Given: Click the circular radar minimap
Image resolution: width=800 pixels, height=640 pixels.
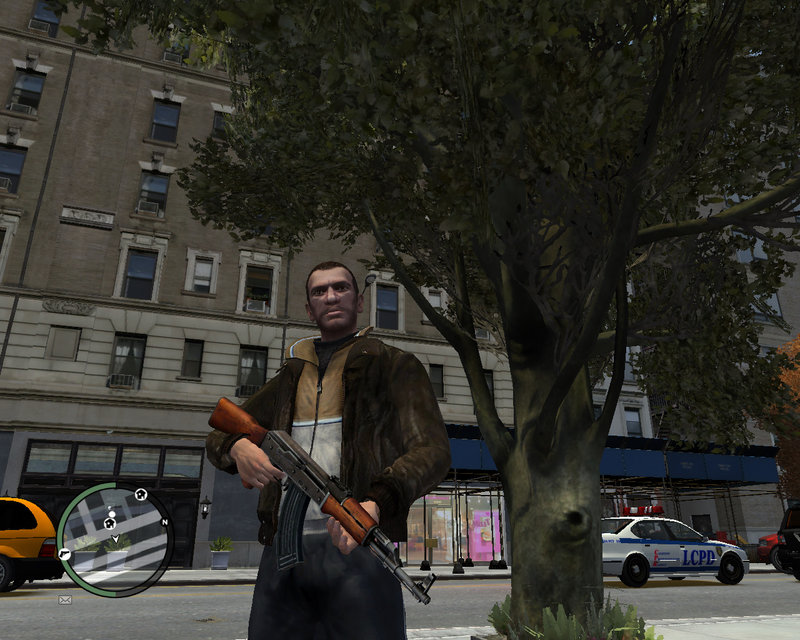Looking at the screenshot, I should pos(114,538).
